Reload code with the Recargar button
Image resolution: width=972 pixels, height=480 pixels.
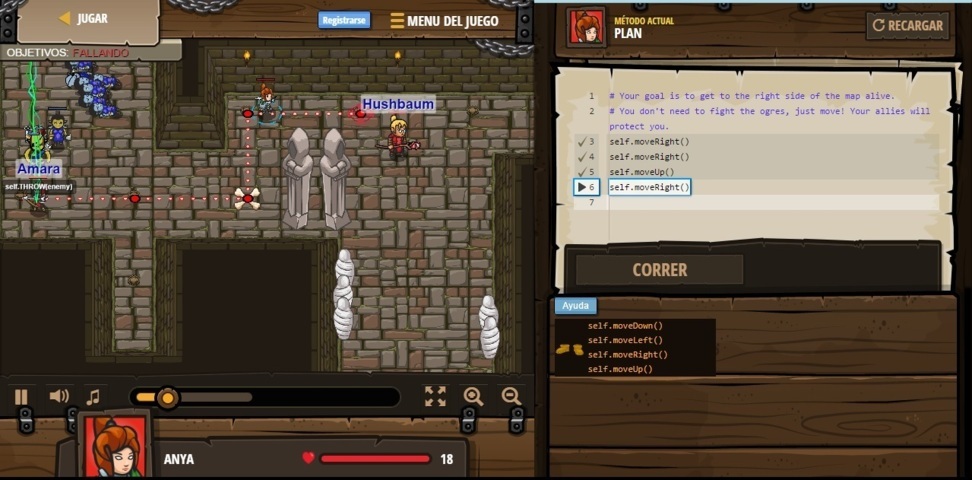click(908, 26)
